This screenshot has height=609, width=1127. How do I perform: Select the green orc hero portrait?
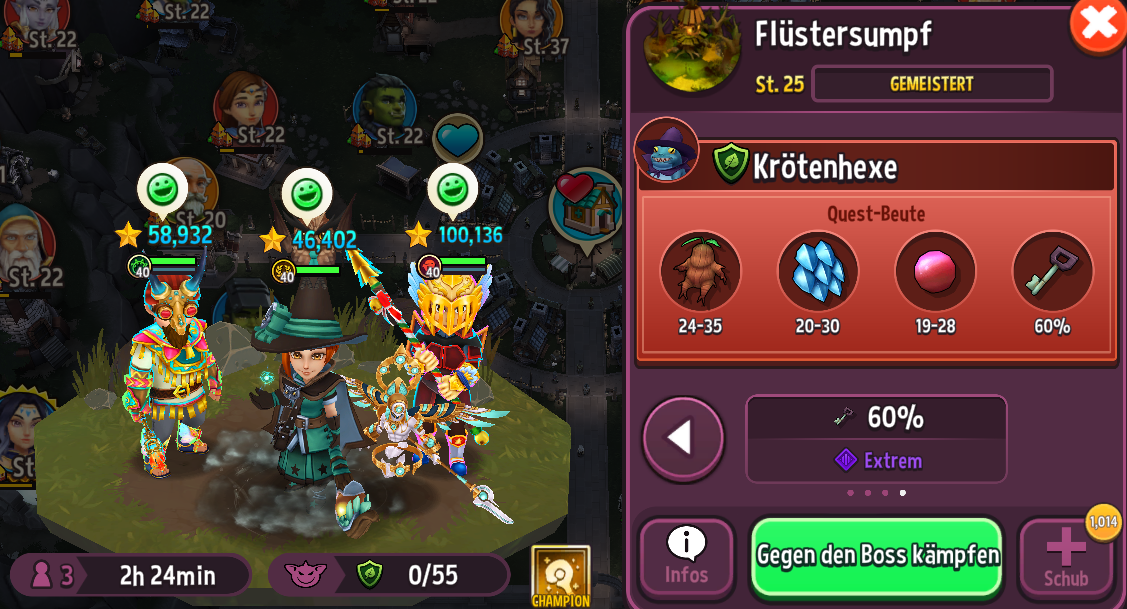click(386, 108)
